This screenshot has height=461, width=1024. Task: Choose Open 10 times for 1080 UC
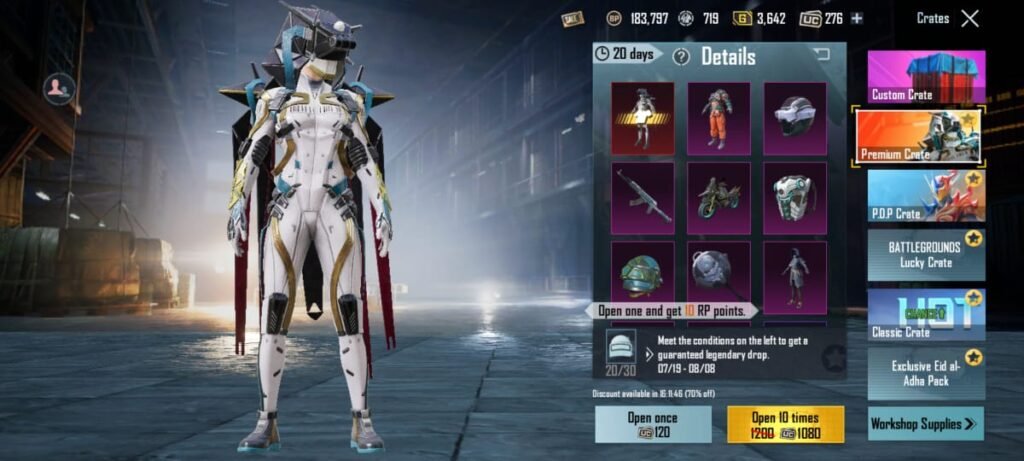pos(785,424)
